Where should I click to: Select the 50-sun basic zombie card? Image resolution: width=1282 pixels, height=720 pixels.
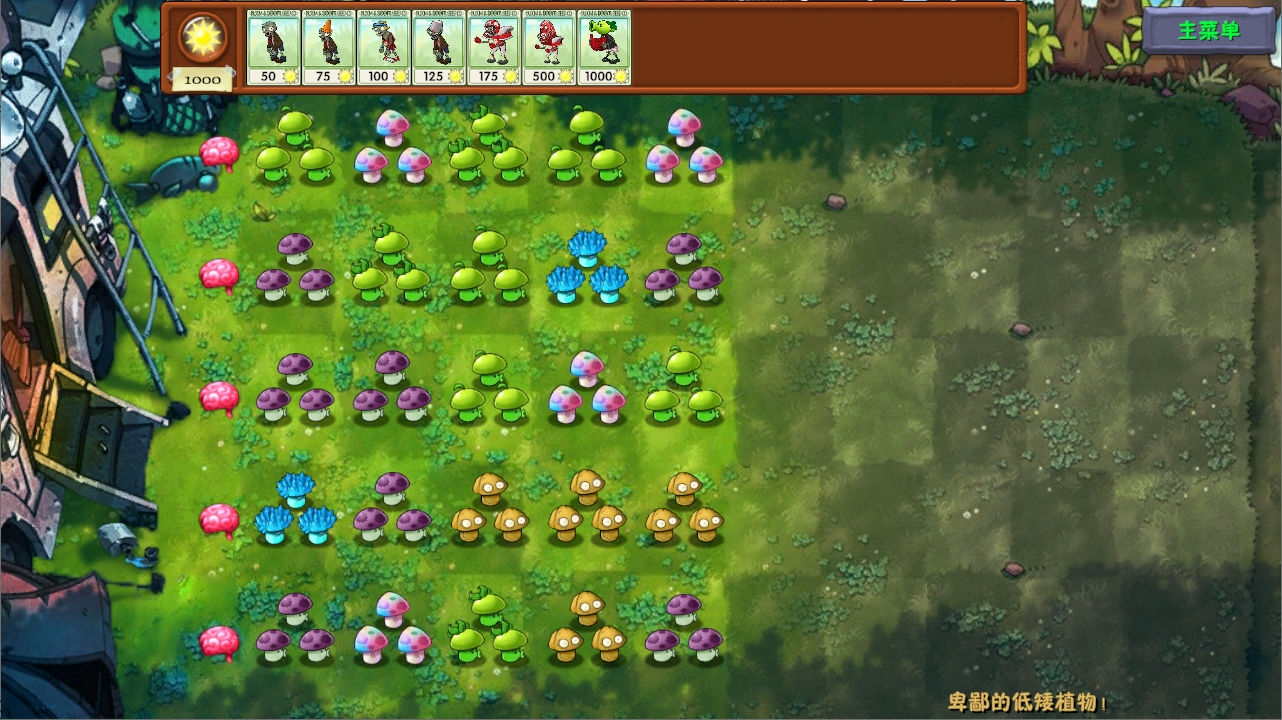coord(272,45)
